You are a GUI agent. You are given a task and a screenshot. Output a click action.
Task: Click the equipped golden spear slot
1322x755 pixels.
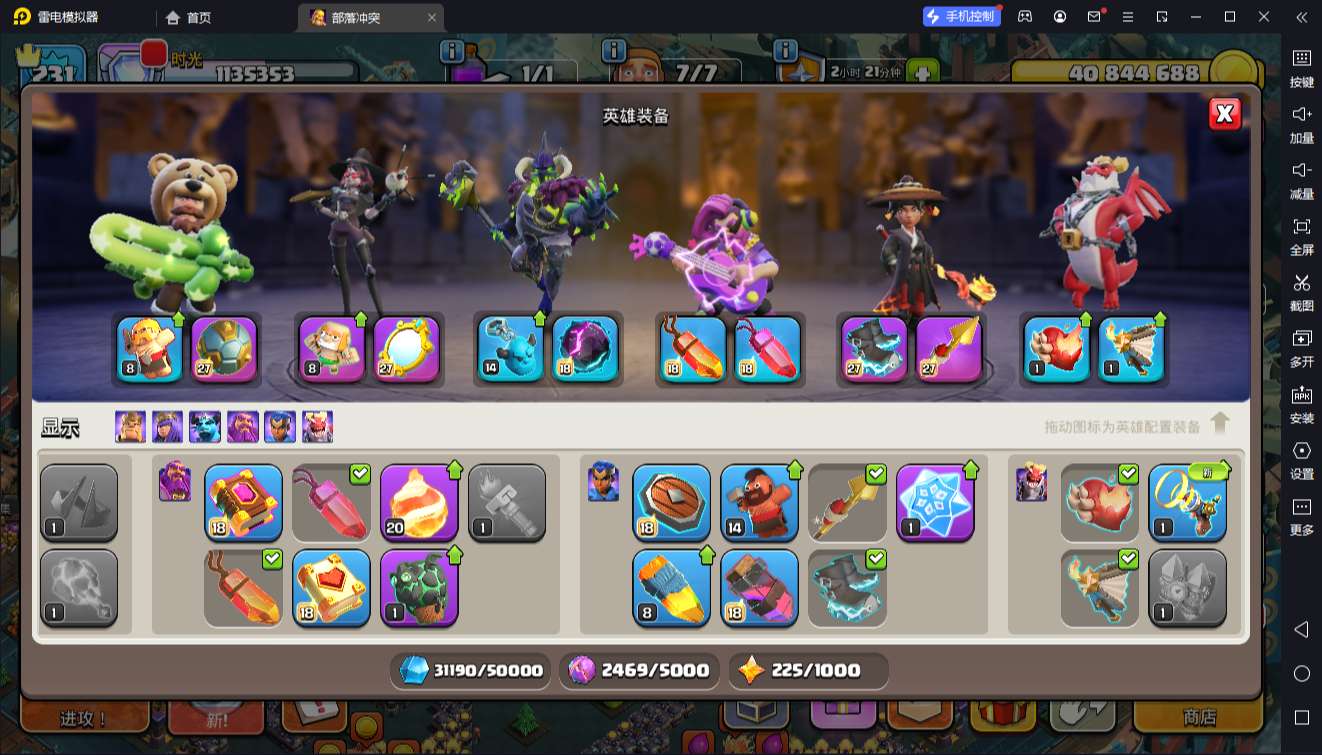click(949, 349)
